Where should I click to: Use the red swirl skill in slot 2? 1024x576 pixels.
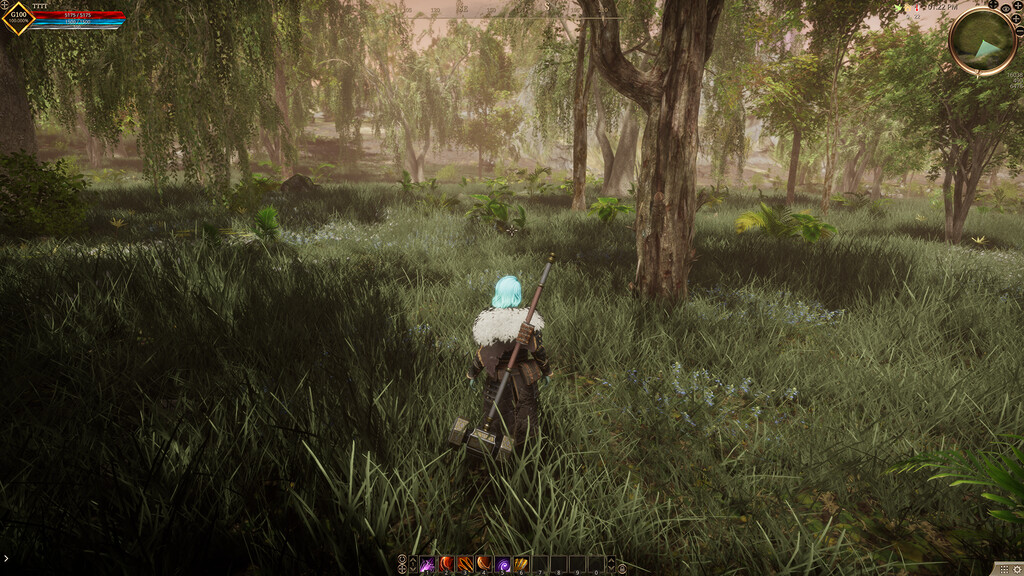446,565
